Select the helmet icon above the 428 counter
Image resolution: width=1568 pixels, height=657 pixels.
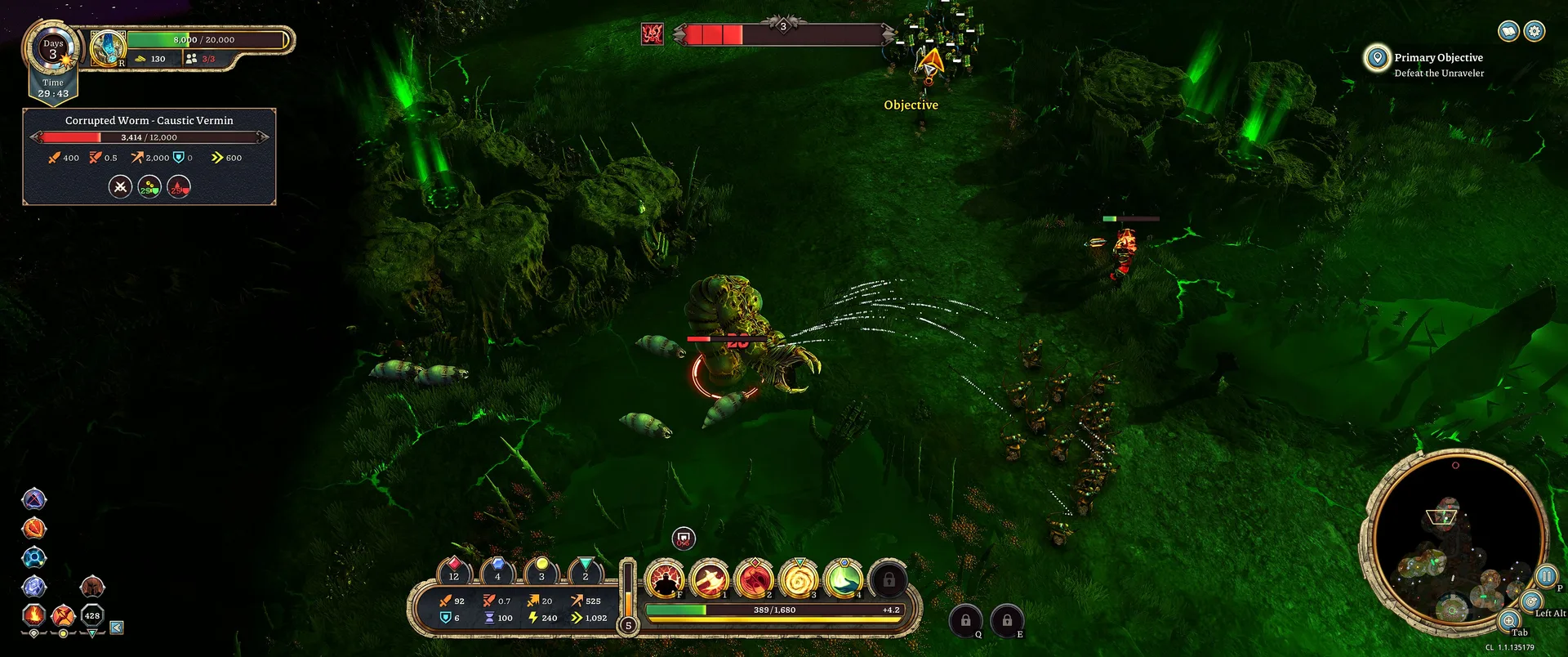[x=92, y=586]
